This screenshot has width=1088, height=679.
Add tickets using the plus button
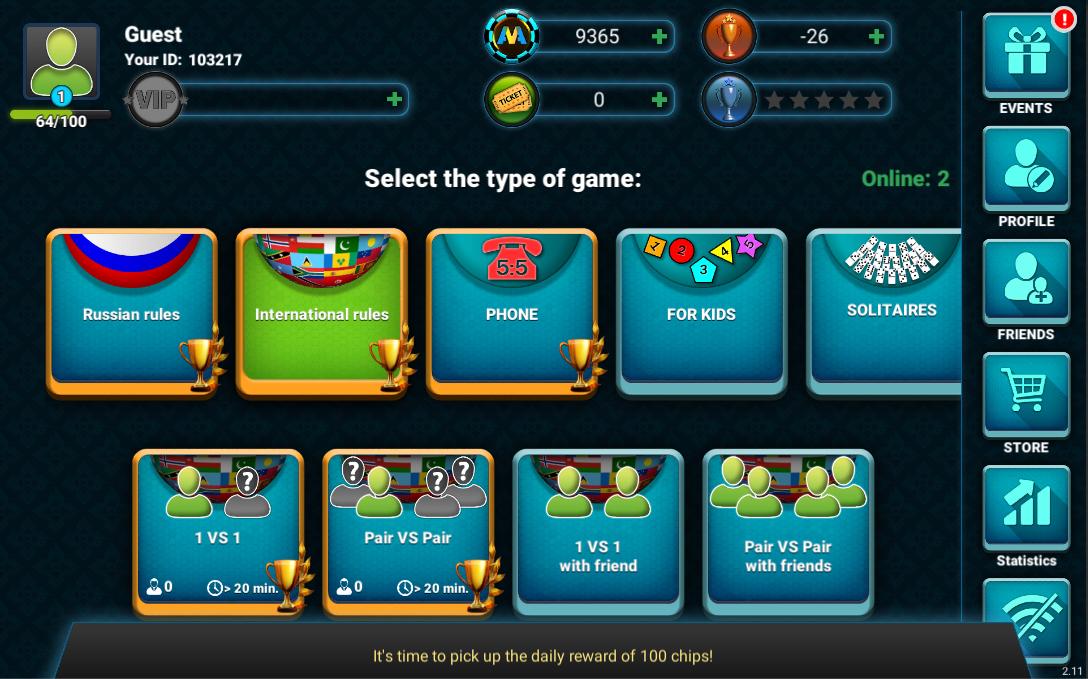659,100
